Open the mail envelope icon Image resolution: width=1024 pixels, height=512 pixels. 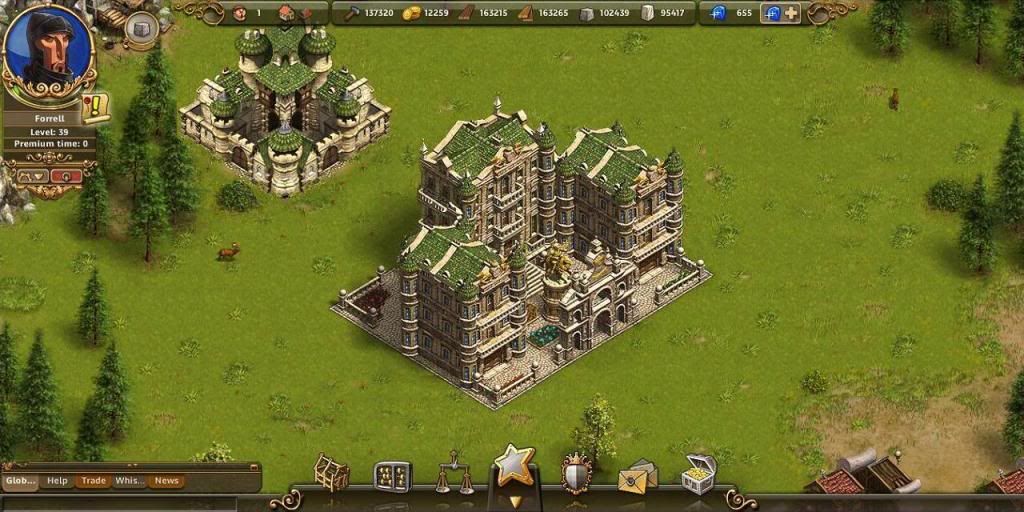pos(637,477)
